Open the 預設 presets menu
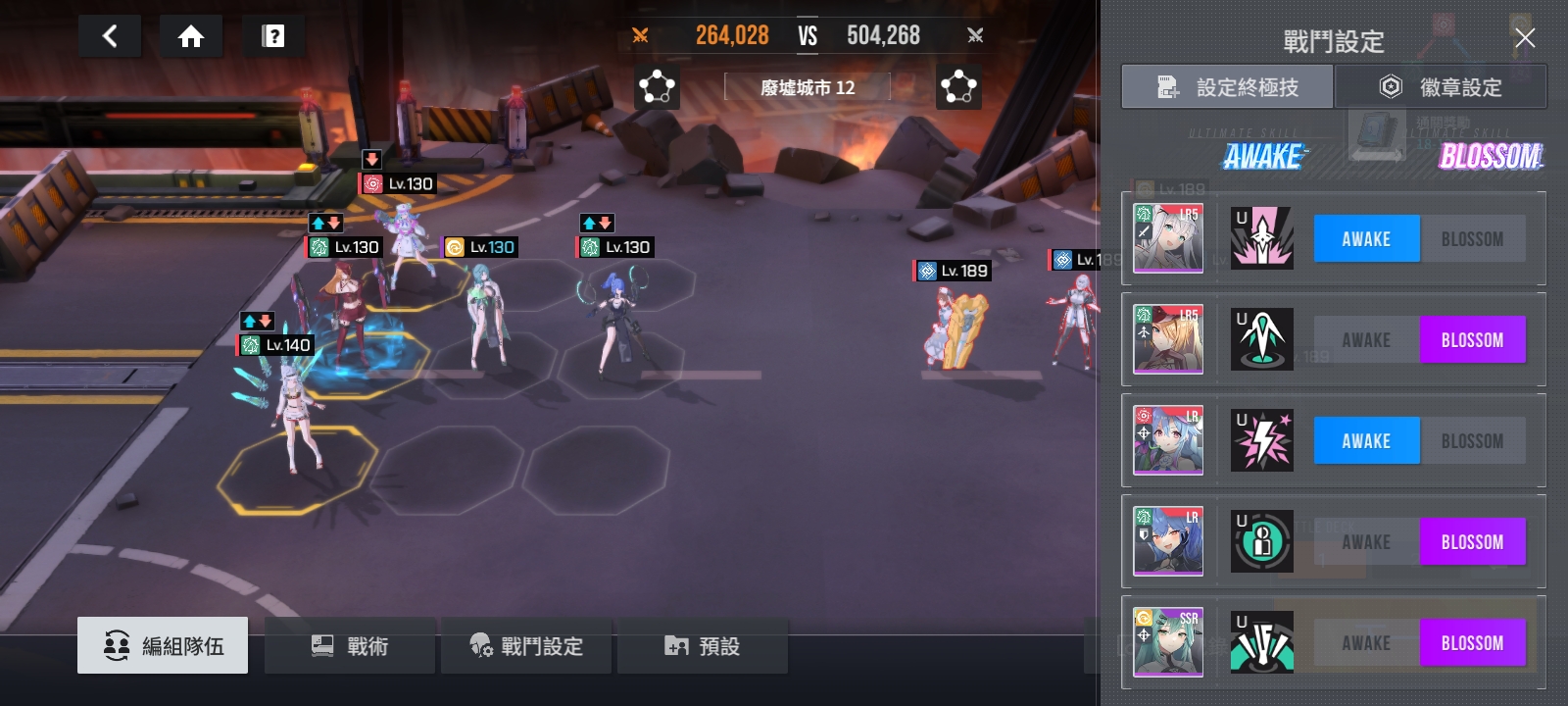This screenshot has height=706, width=1568. point(702,645)
